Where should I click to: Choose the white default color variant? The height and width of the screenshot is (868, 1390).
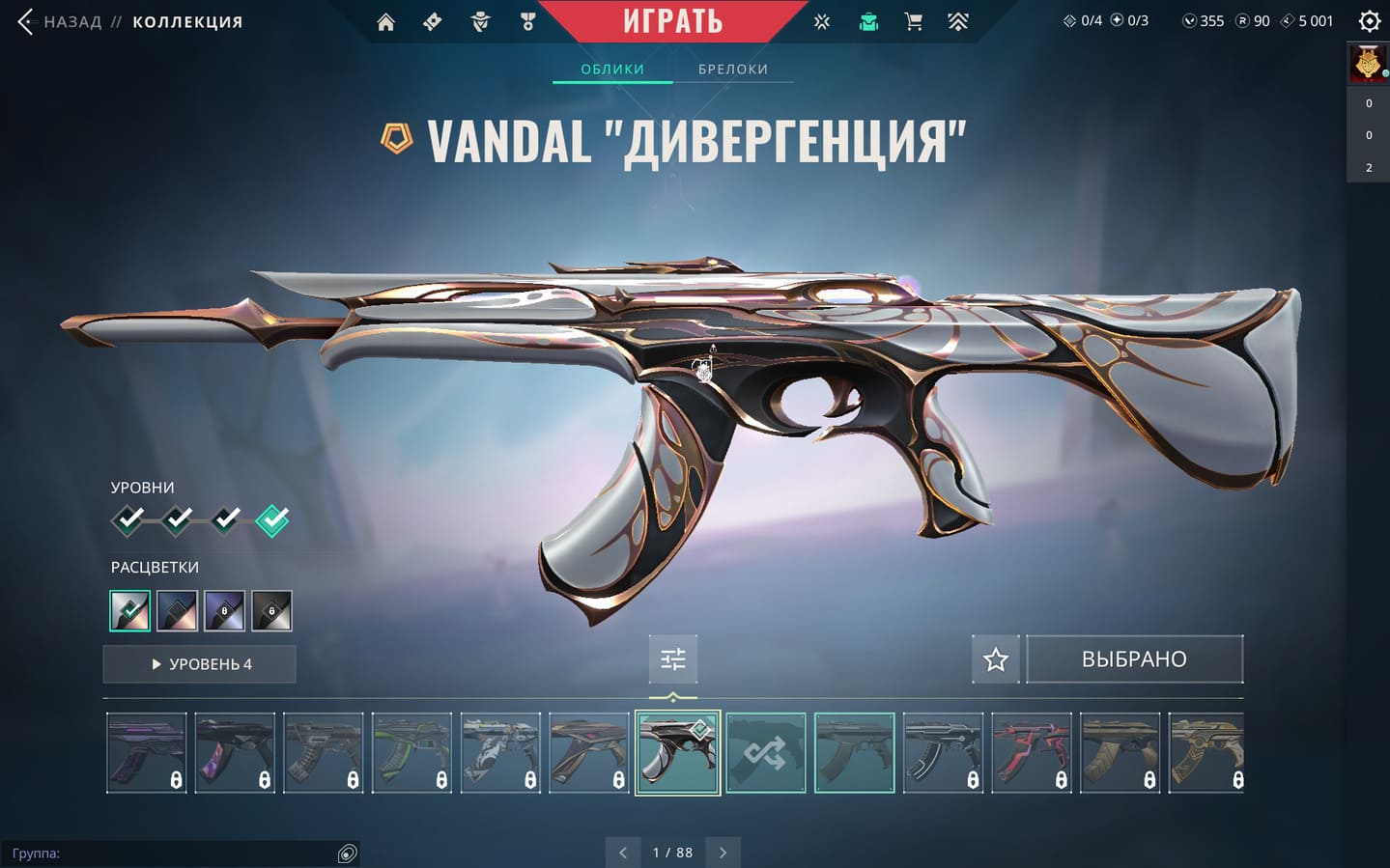tap(129, 611)
